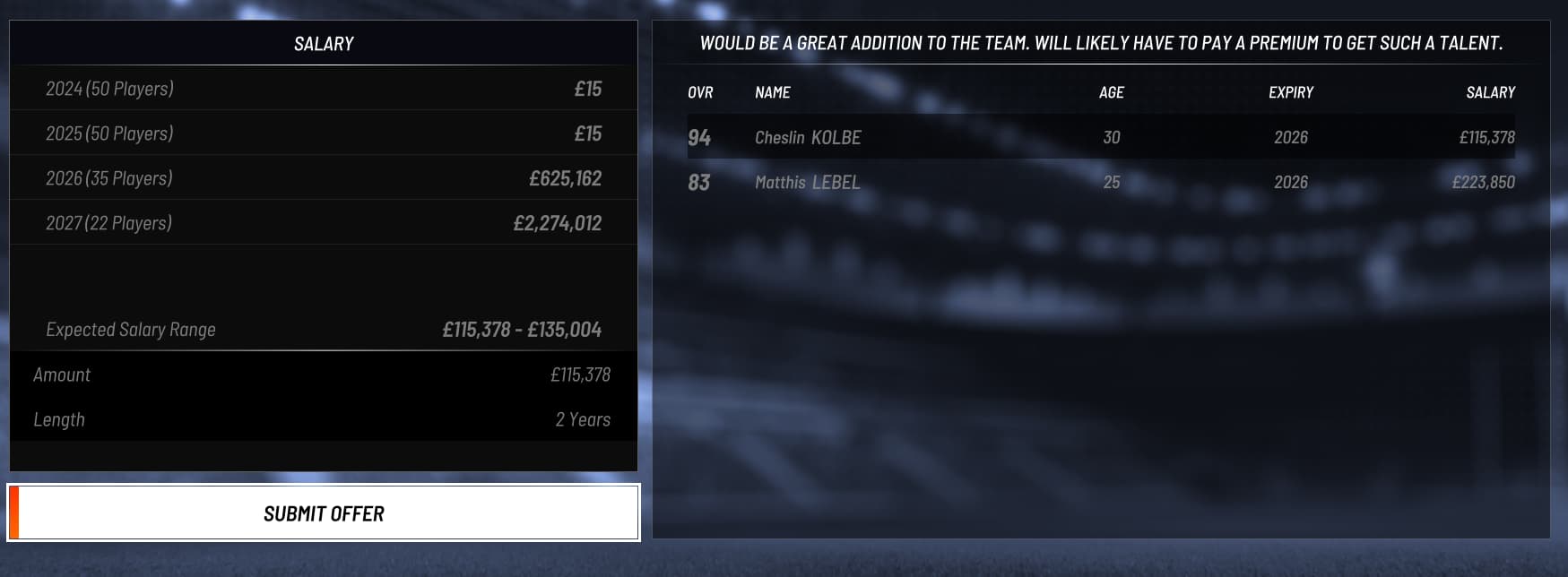Submit the contract offer

(324, 513)
